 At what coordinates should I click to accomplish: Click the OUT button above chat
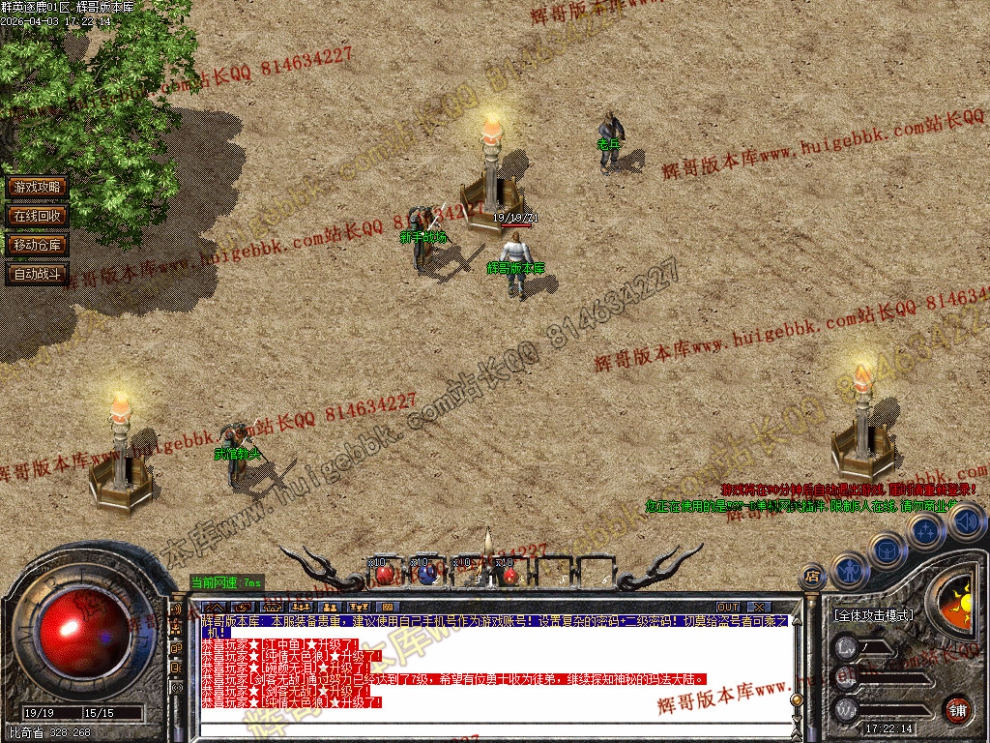tap(728, 607)
